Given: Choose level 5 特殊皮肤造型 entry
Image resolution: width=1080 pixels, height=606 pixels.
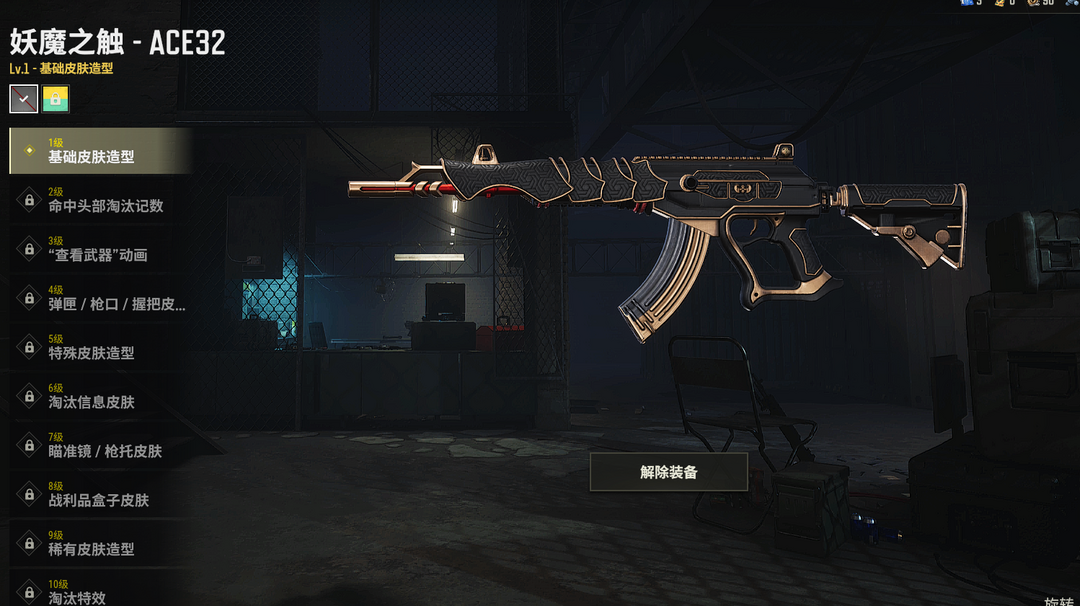Looking at the screenshot, I should (100, 347).
